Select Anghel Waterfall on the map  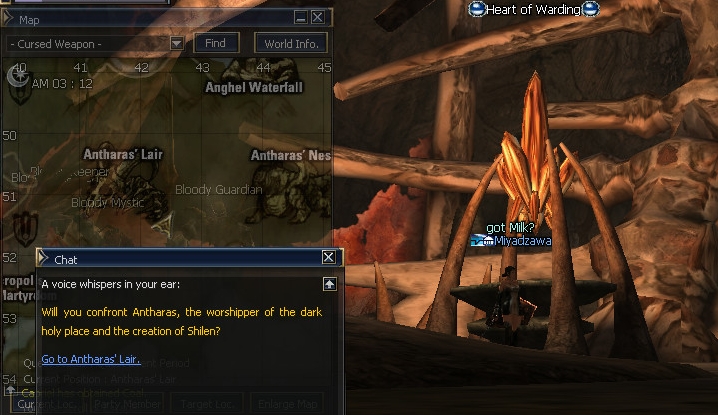tap(253, 87)
